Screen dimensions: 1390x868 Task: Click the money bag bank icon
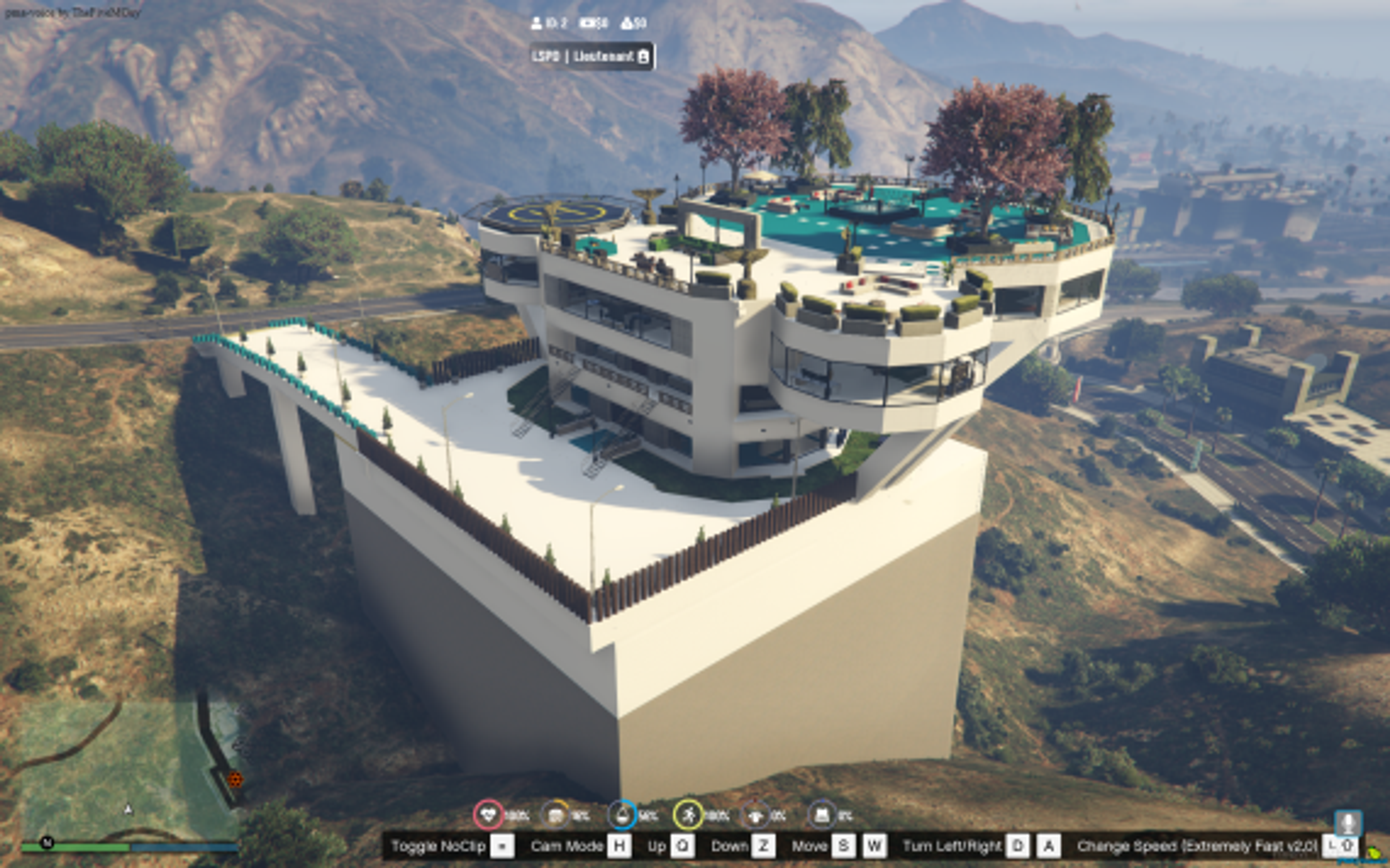(627, 23)
